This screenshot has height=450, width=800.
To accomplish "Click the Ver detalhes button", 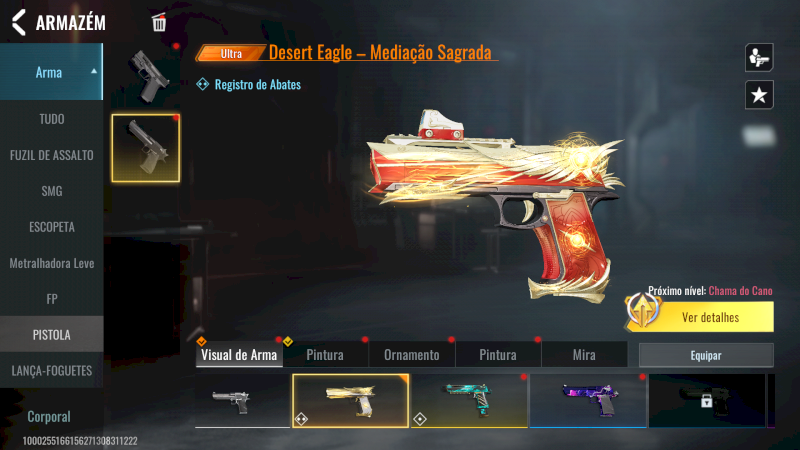I will [x=710, y=318].
